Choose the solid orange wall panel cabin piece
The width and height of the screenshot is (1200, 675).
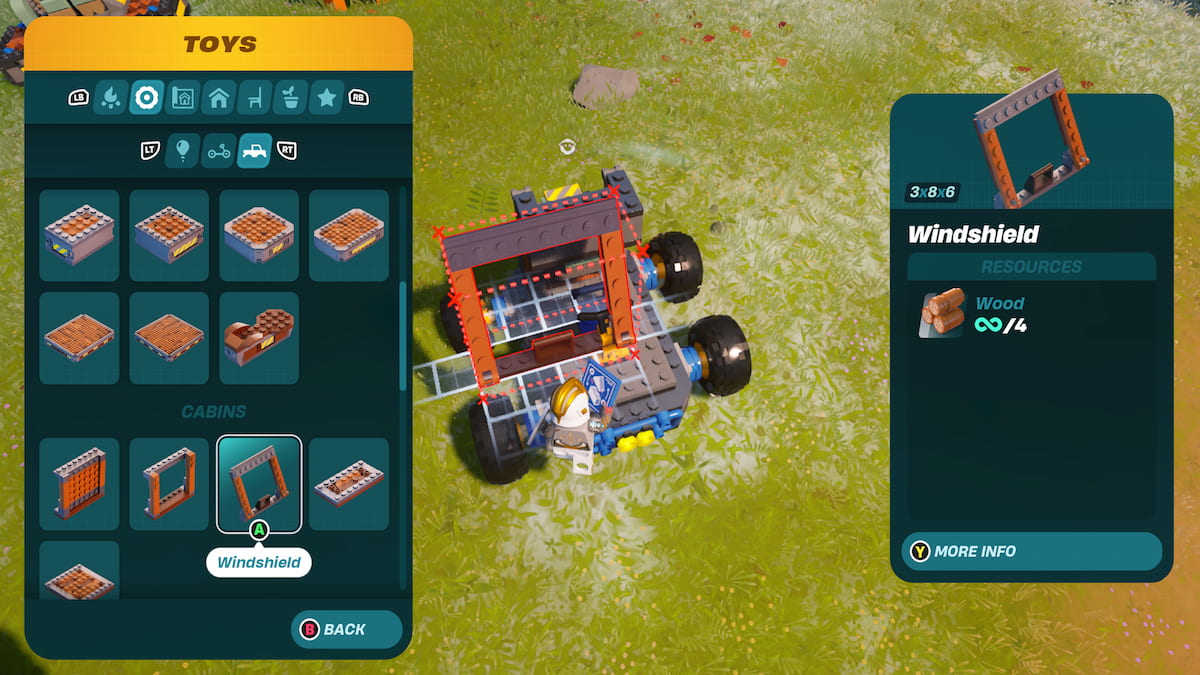[x=79, y=483]
